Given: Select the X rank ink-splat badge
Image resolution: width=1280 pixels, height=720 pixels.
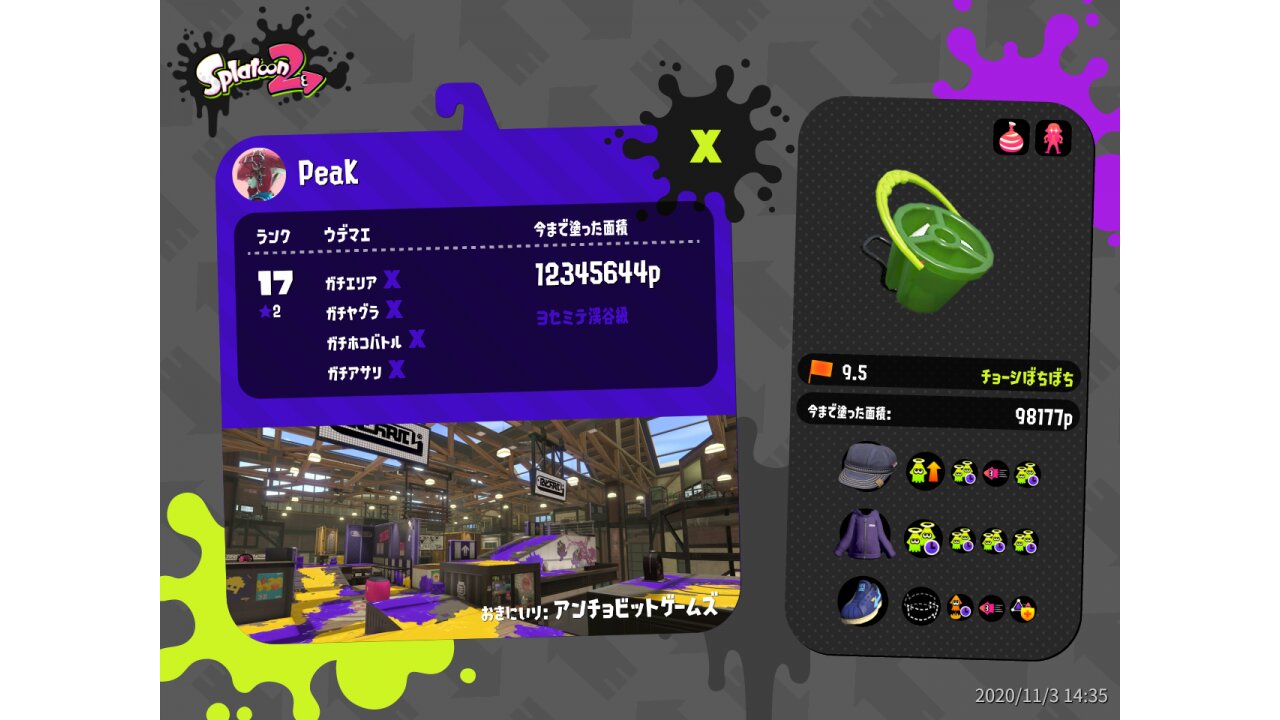Looking at the screenshot, I should pyautogui.click(x=706, y=147).
